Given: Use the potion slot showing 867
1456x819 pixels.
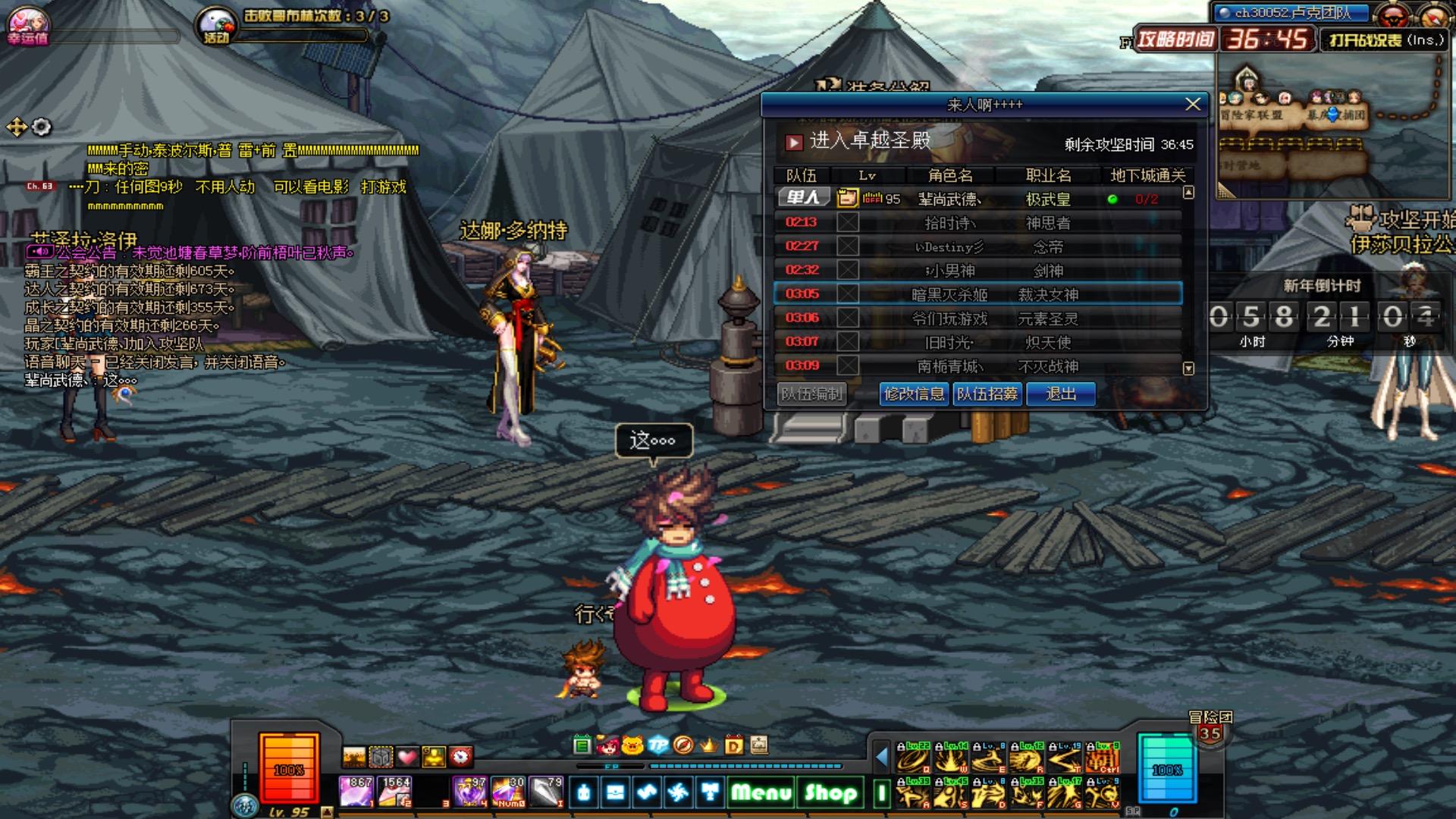Looking at the screenshot, I should (356, 792).
